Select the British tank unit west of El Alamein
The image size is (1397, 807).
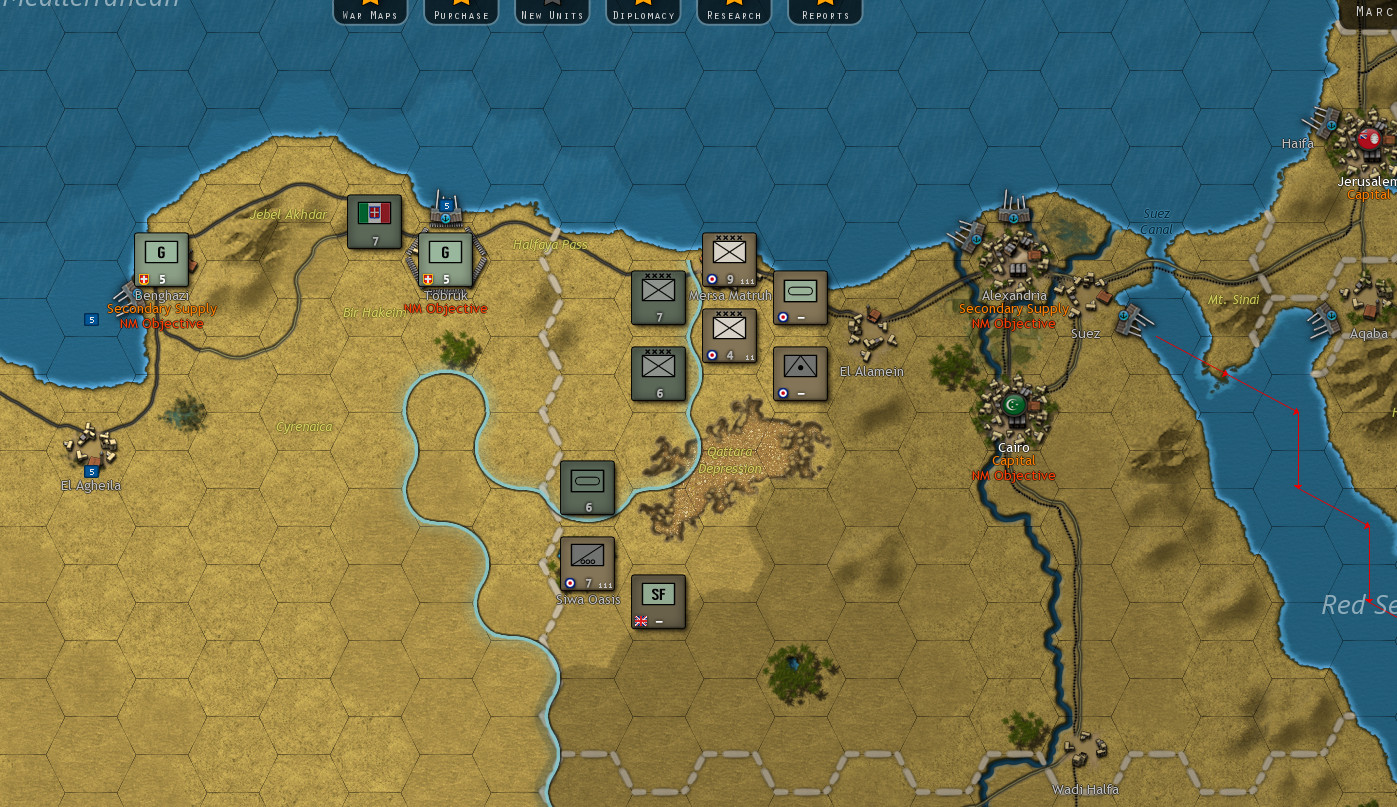[x=800, y=297]
